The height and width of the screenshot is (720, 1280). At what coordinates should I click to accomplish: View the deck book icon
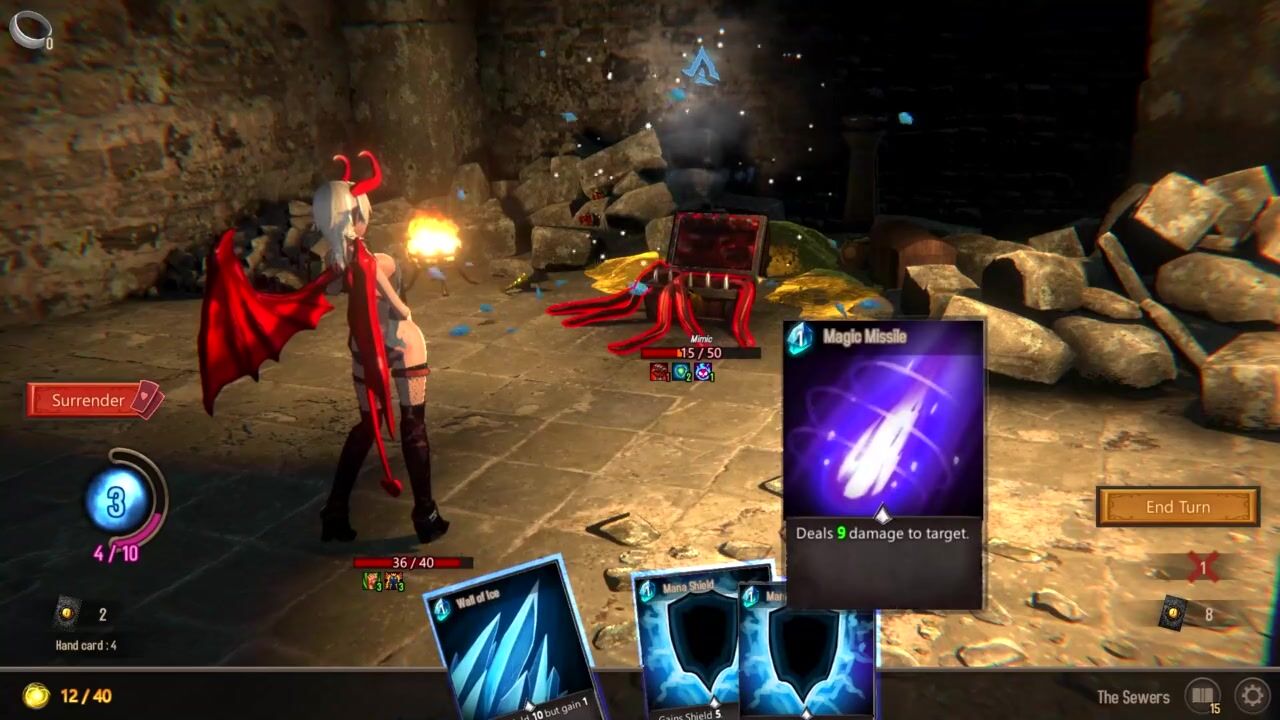coord(1201,695)
